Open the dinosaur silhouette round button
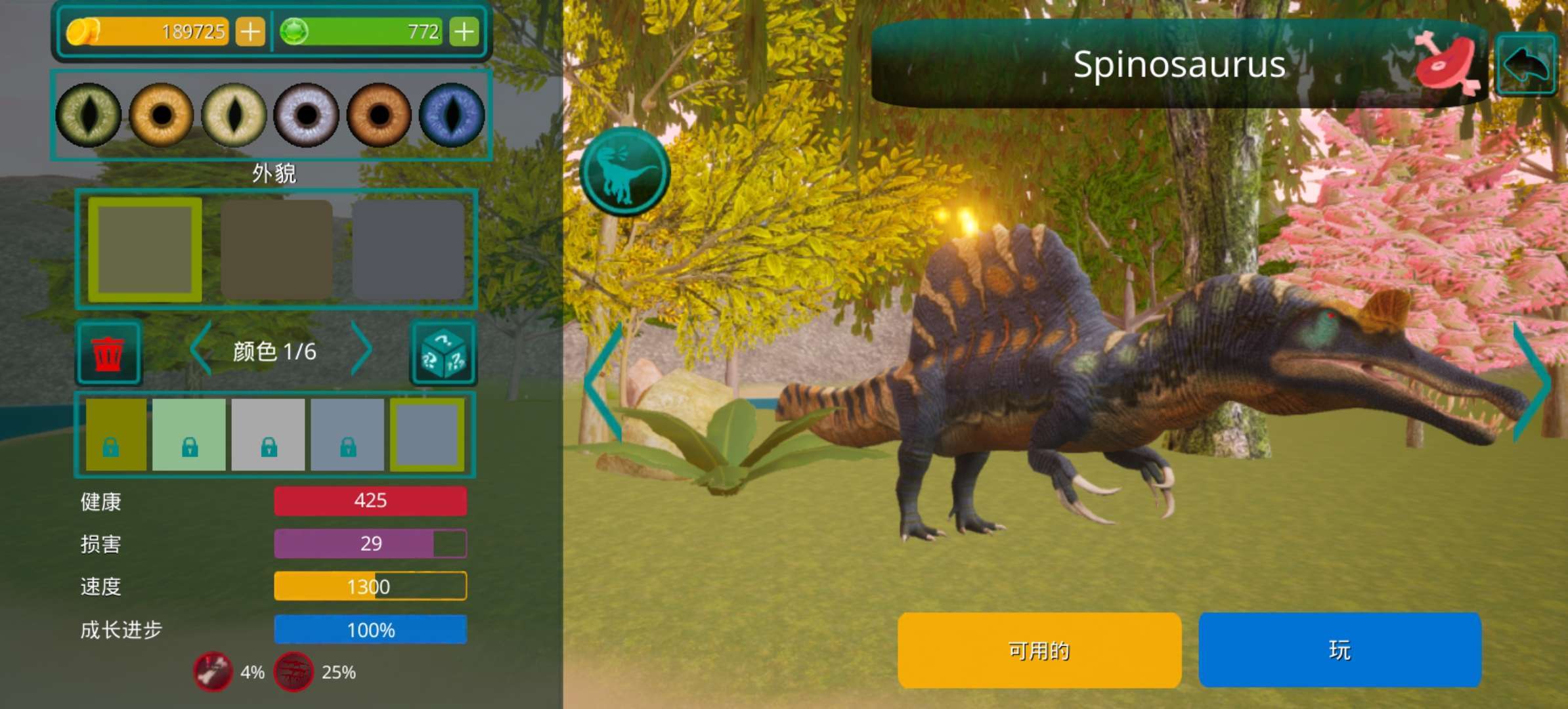Image resolution: width=1568 pixels, height=709 pixels. (x=624, y=172)
